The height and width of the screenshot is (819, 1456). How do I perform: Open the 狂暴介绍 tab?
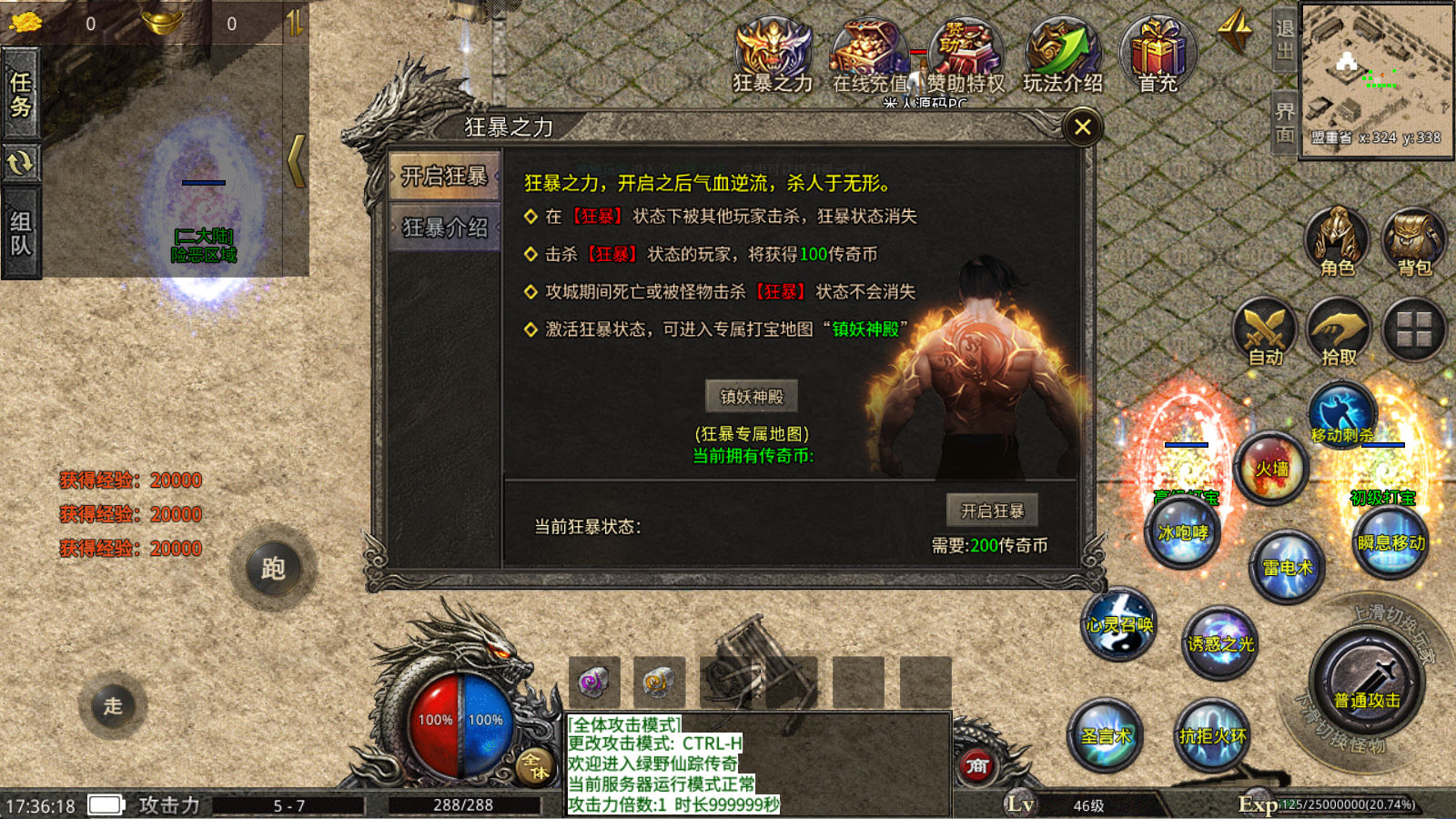444,227
